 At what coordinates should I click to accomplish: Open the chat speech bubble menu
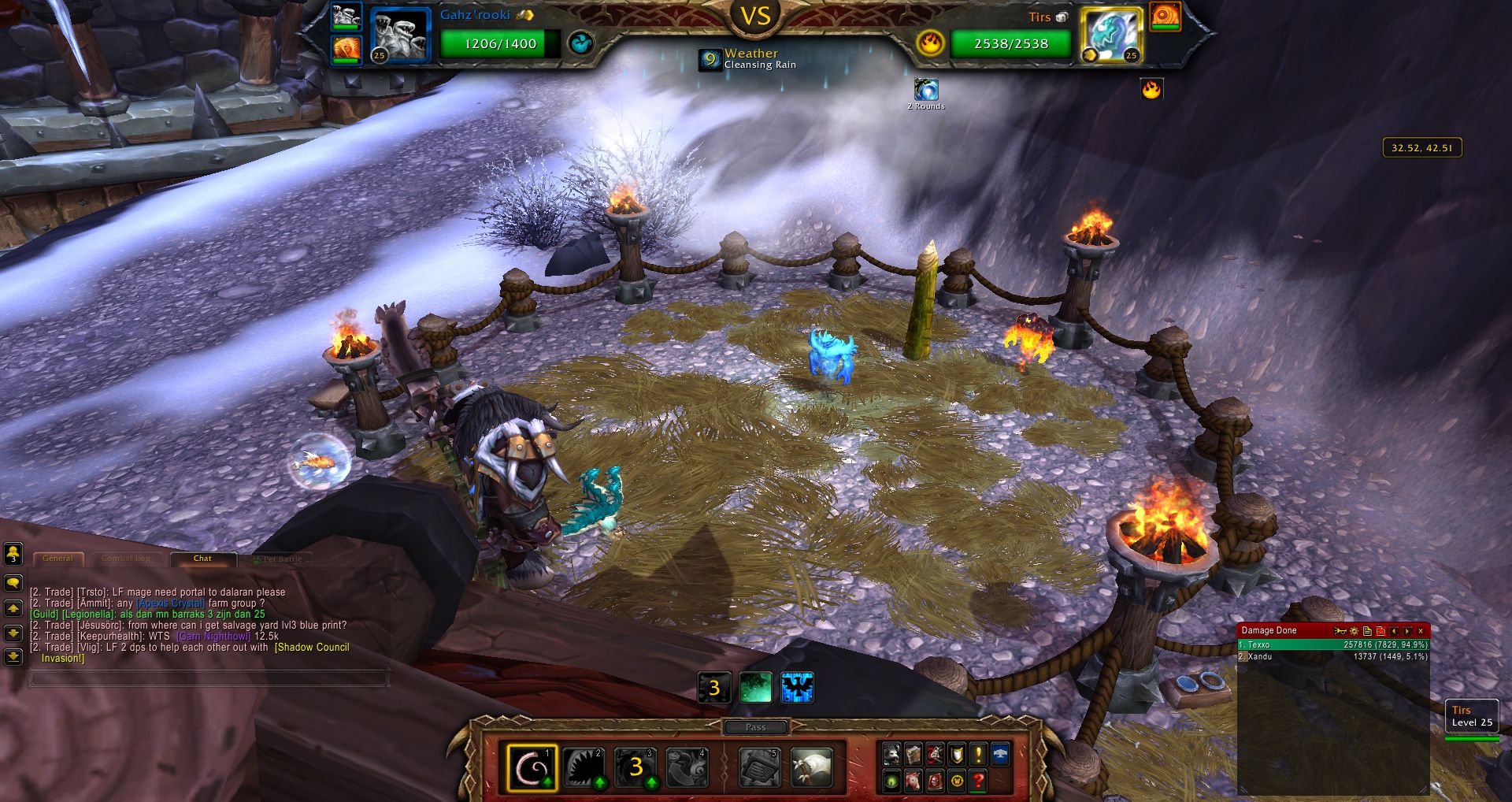(13, 583)
